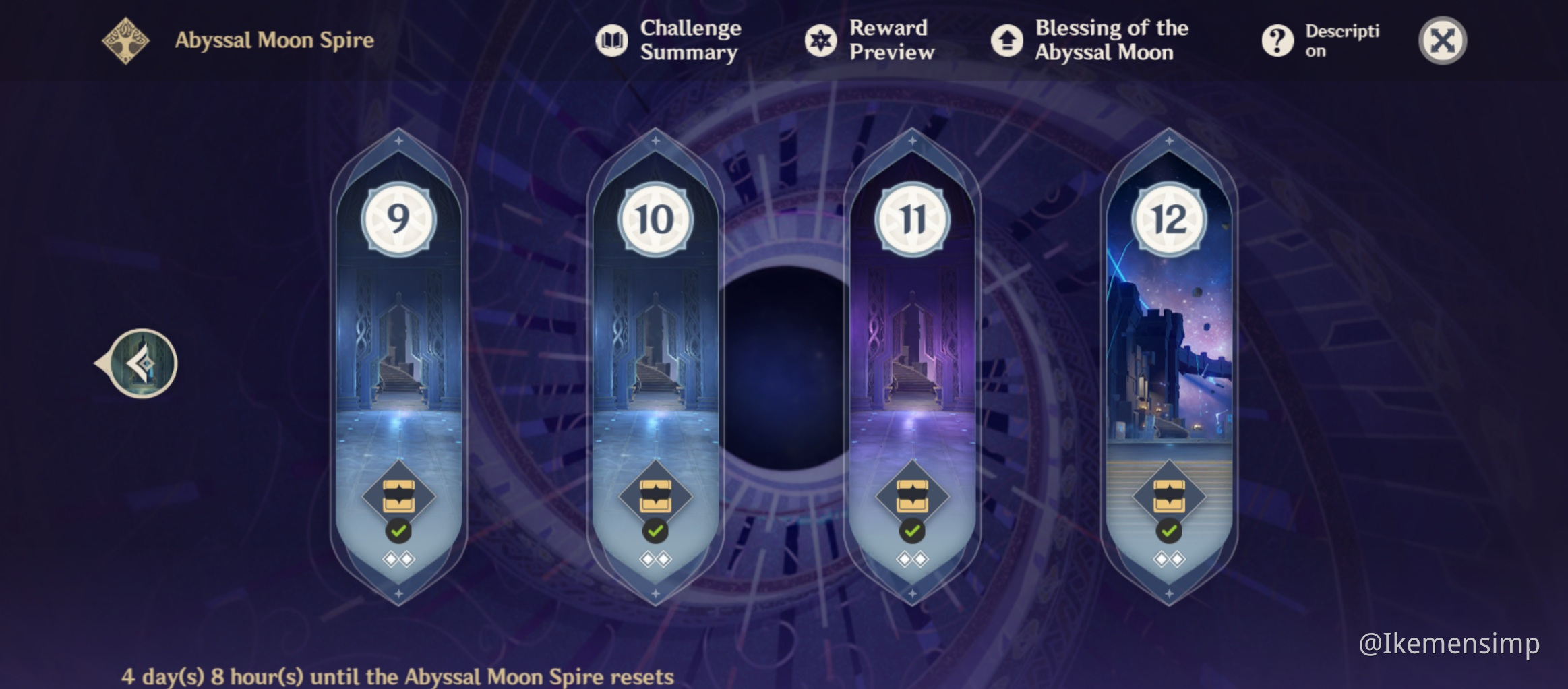Open the chest reward under Floor 9
Image resolution: width=1568 pixels, height=689 pixels.
click(x=399, y=497)
